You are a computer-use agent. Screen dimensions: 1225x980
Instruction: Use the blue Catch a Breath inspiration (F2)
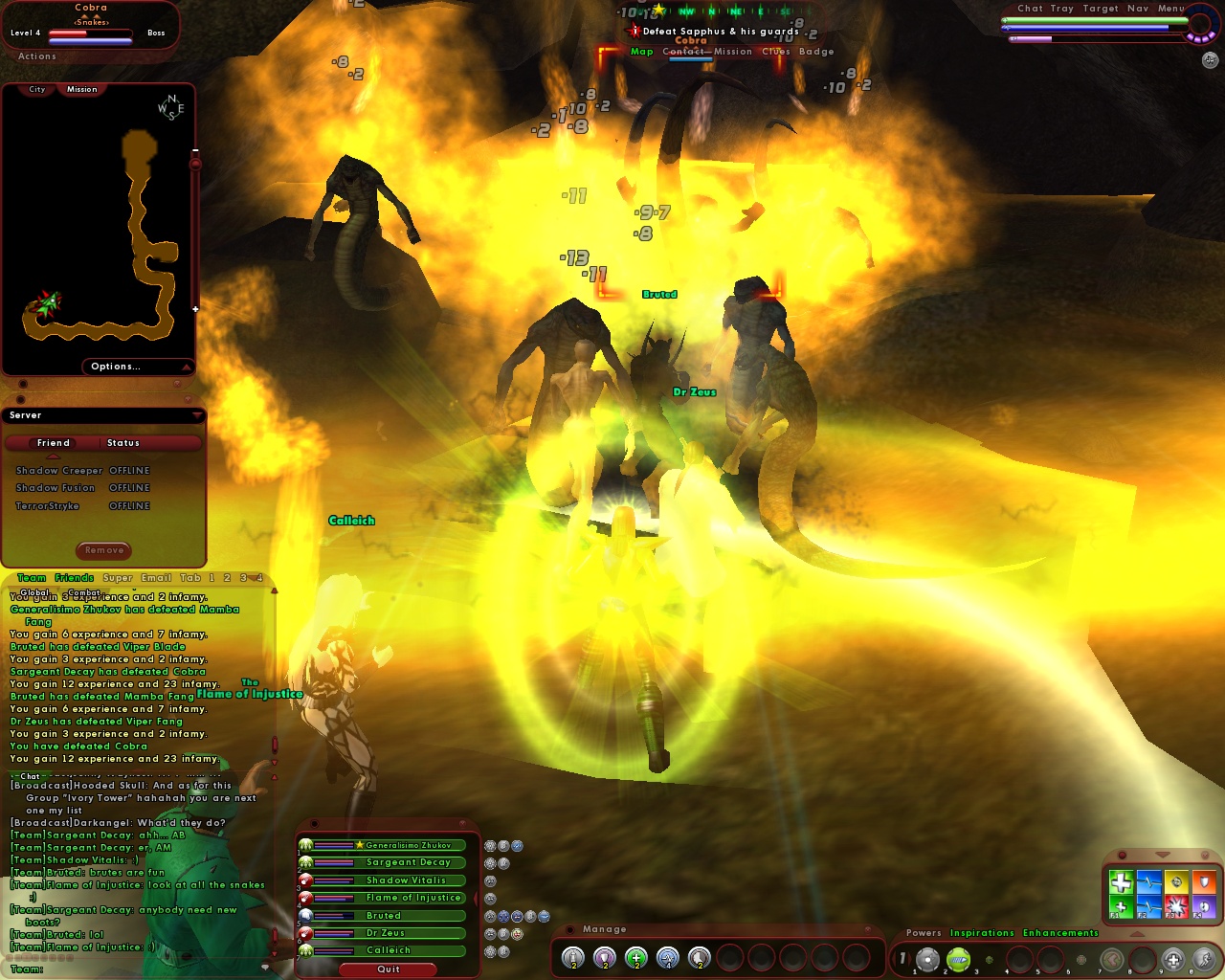click(x=1148, y=906)
